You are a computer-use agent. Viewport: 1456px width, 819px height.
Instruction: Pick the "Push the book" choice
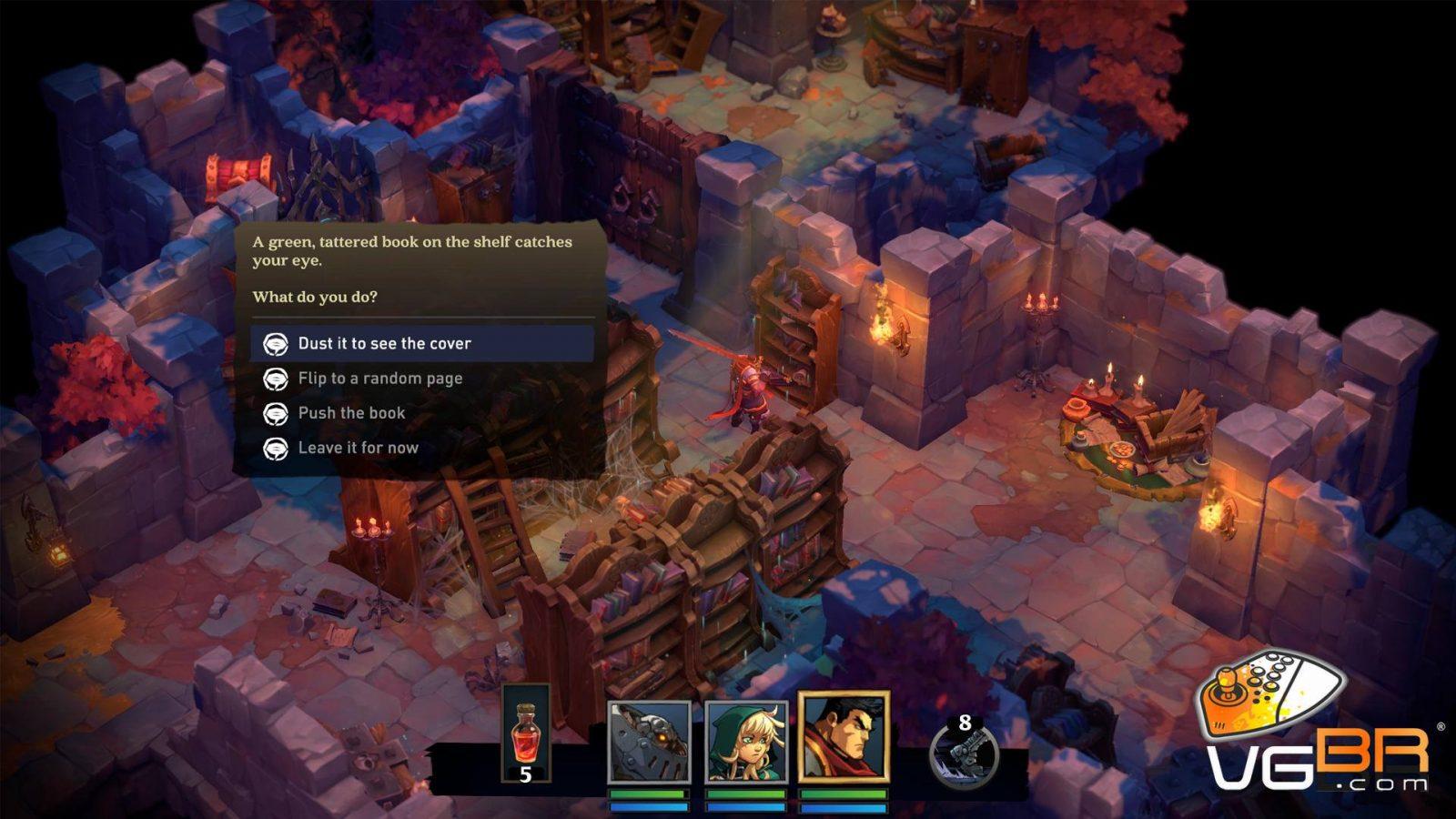[351, 413]
